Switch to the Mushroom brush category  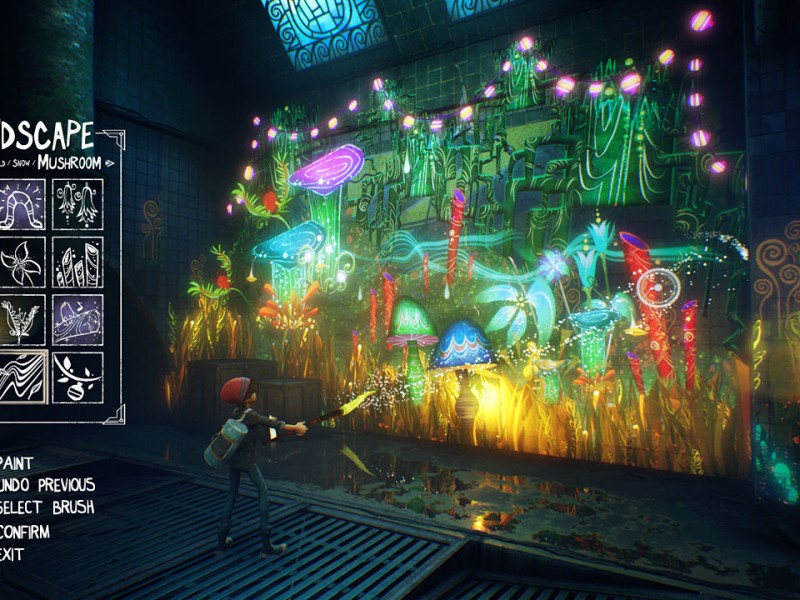(x=69, y=162)
